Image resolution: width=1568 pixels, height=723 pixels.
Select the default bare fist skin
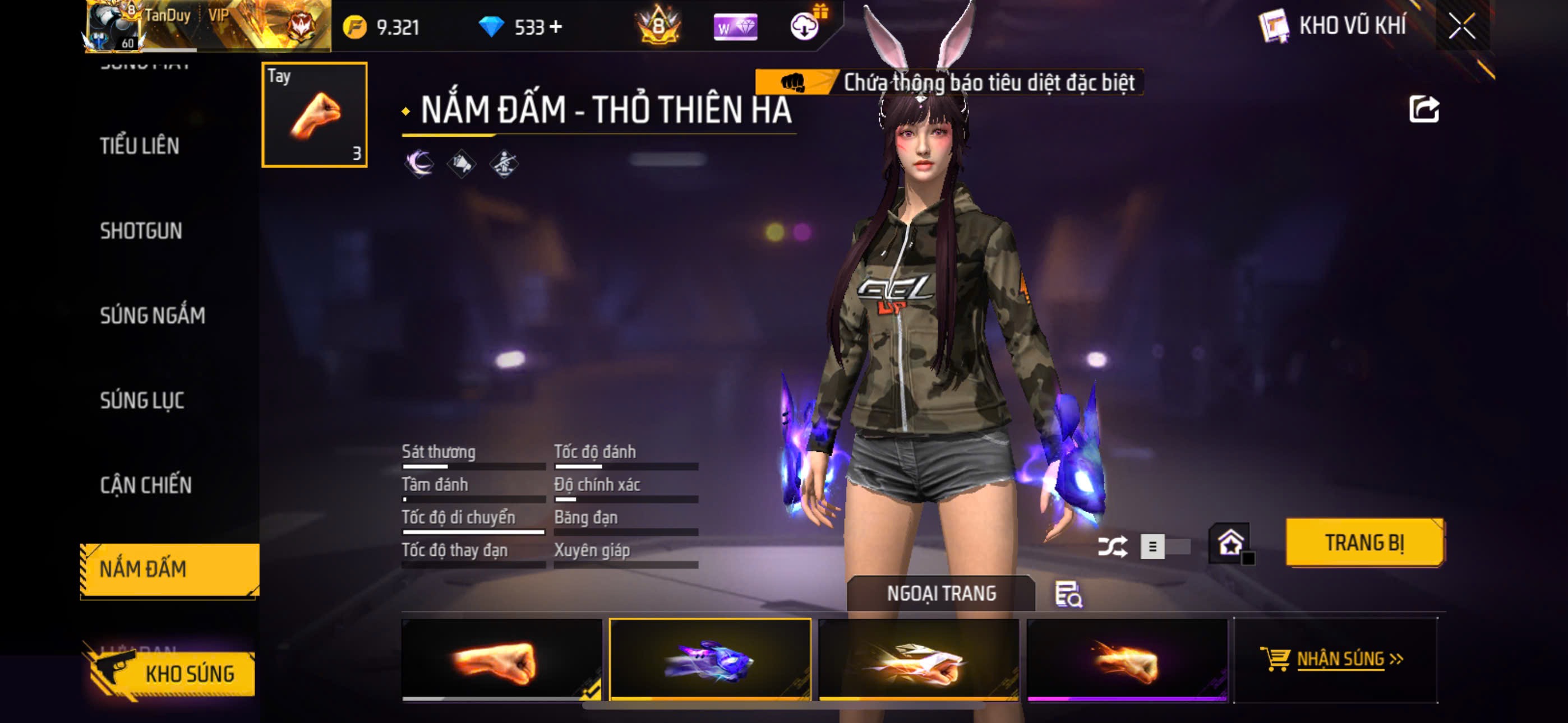(501, 660)
